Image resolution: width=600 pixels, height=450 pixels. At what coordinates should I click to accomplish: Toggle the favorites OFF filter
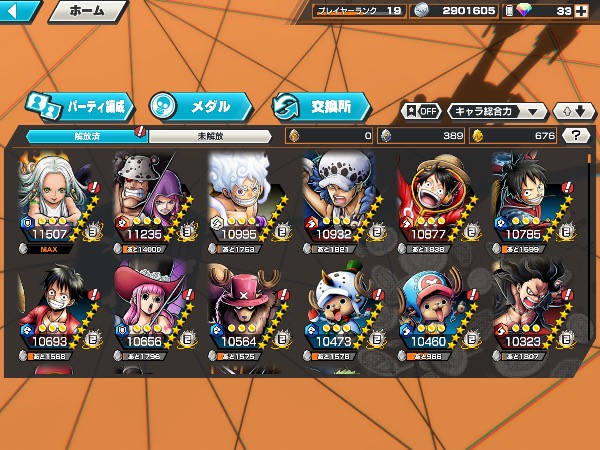[x=421, y=111]
